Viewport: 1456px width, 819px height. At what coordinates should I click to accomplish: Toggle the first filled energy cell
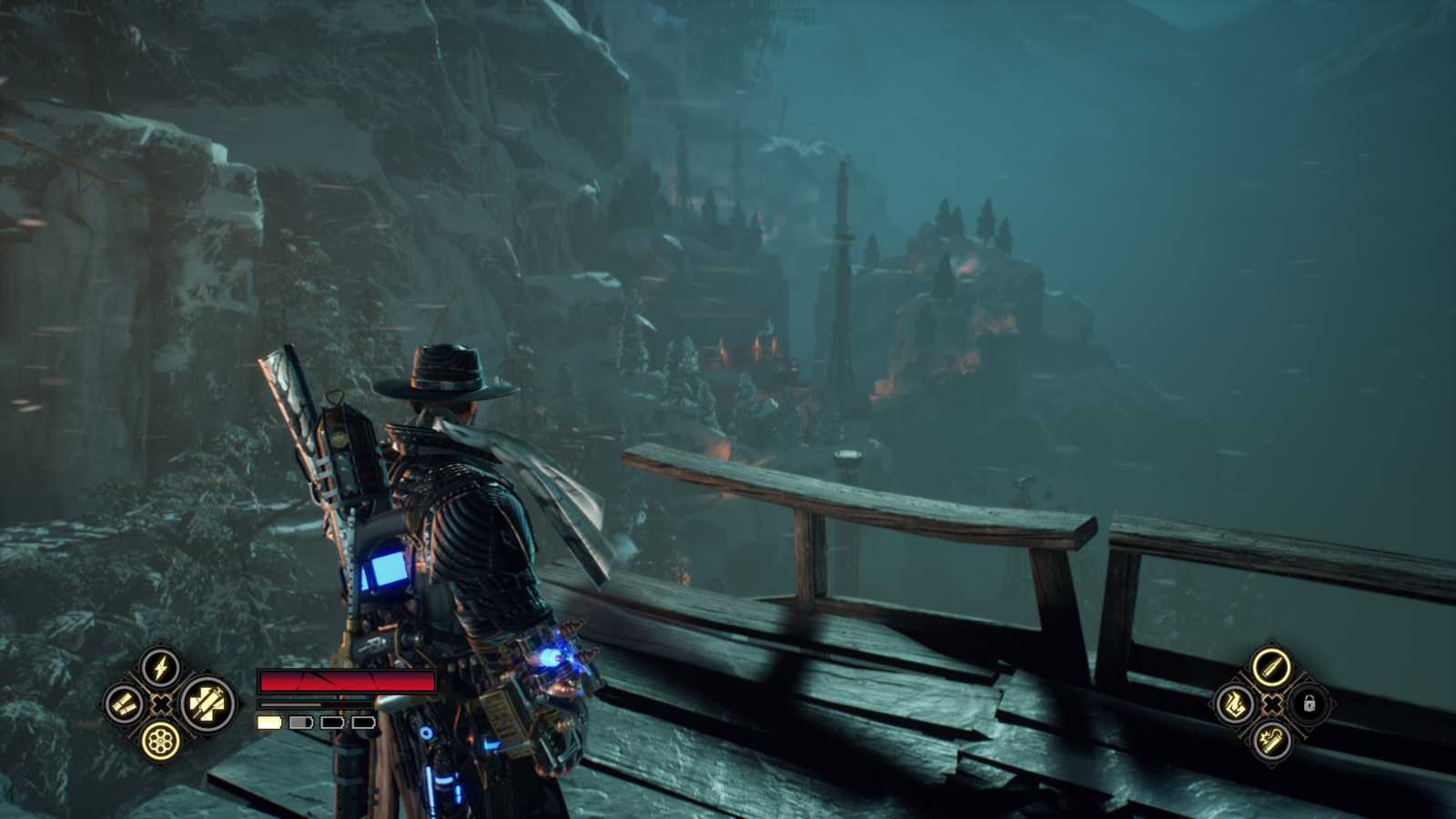(x=269, y=722)
